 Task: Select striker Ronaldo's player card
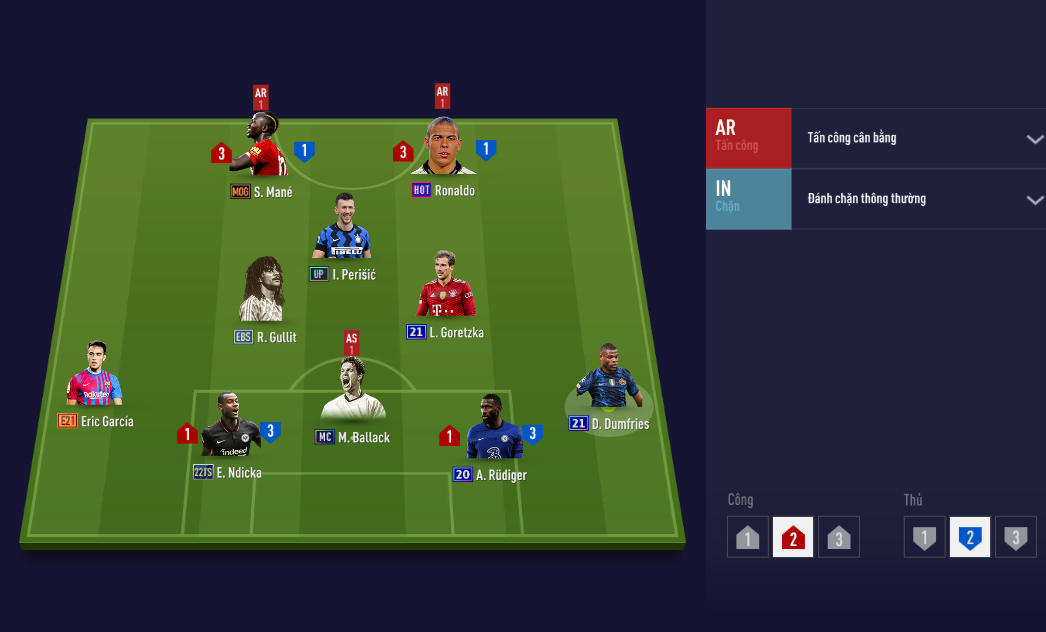click(443, 150)
